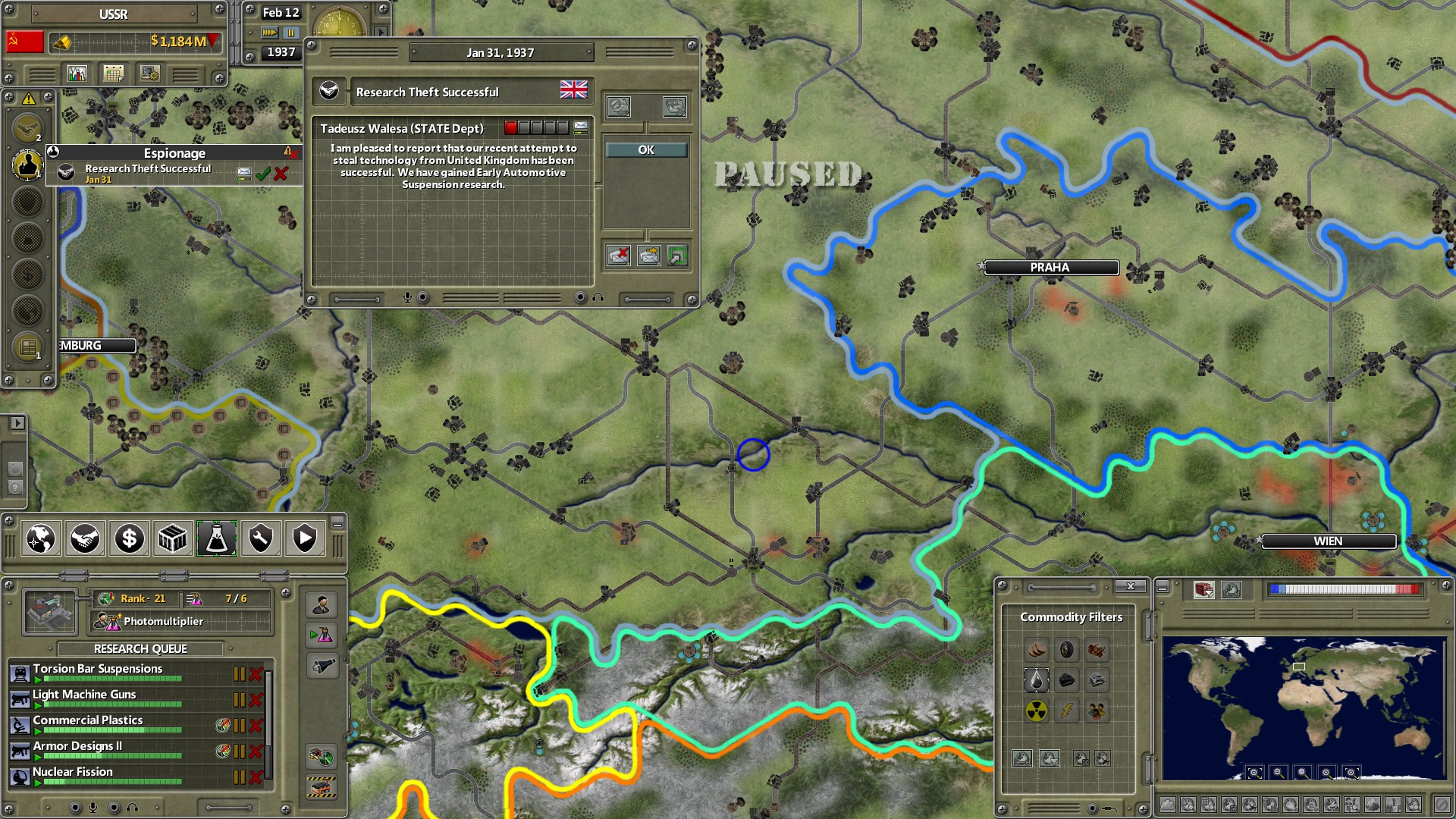Pause the Light Machine Guns research

(x=239, y=699)
